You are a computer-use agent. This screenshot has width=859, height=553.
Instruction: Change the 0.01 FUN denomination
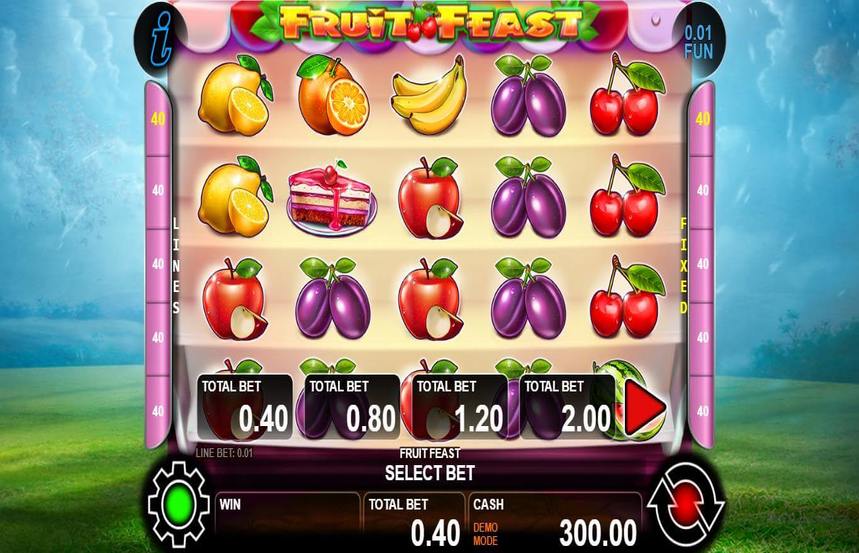(x=698, y=40)
